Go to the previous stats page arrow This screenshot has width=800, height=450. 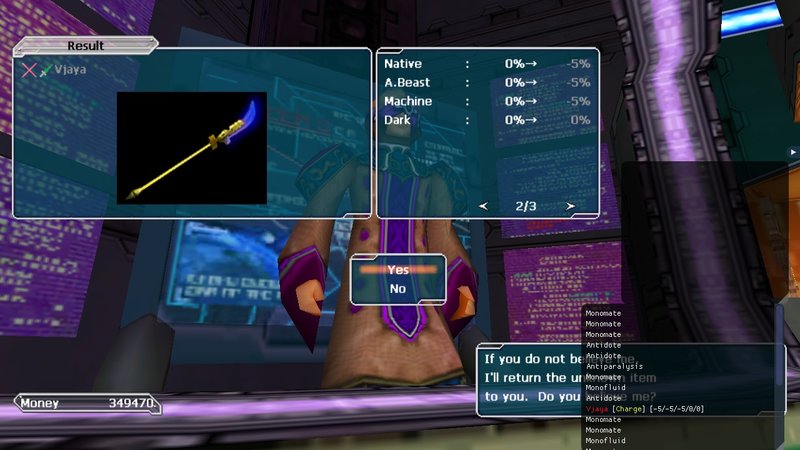tap(484, 206)
